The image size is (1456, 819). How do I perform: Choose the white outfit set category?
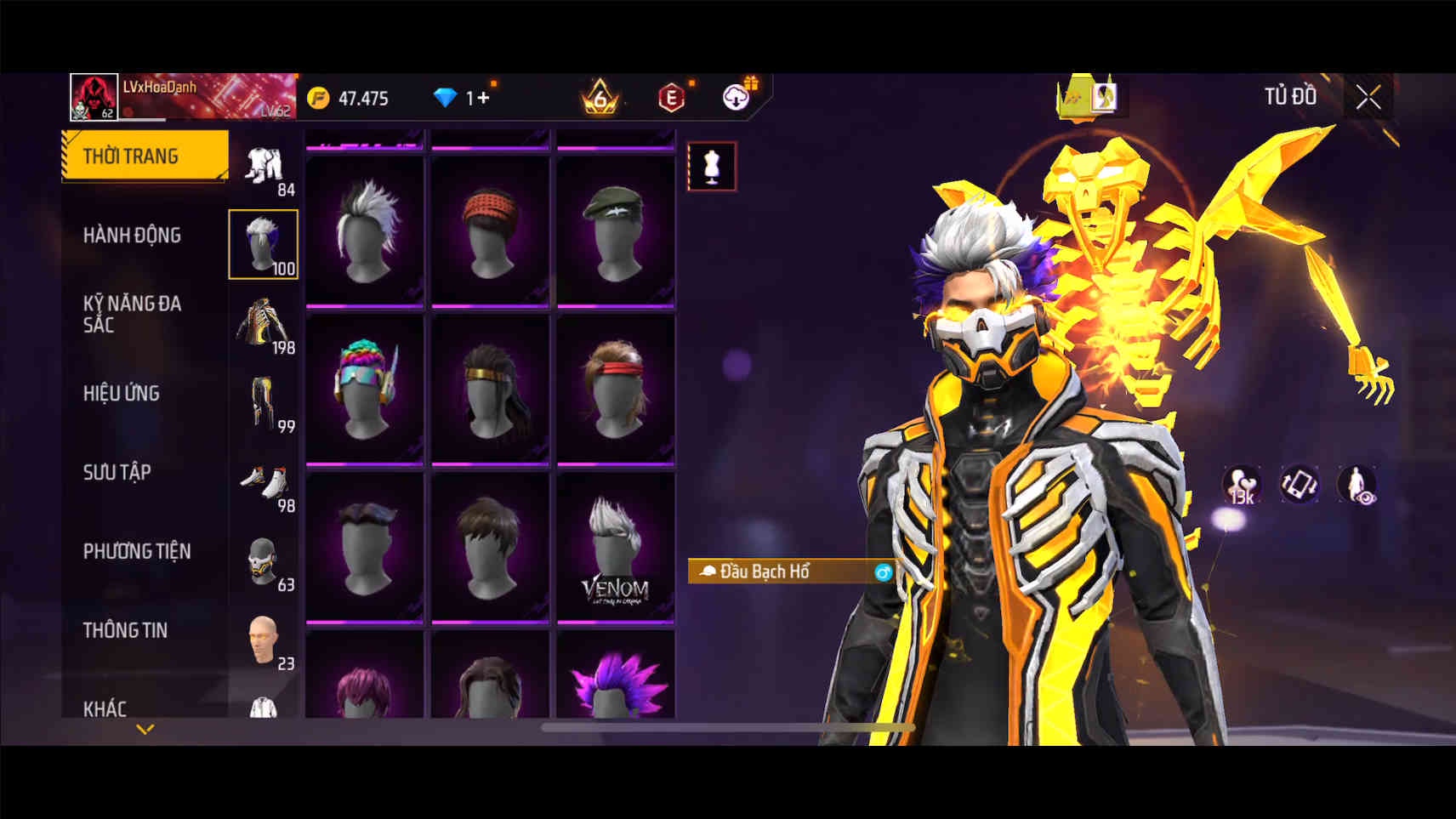(x=264, y=167)
